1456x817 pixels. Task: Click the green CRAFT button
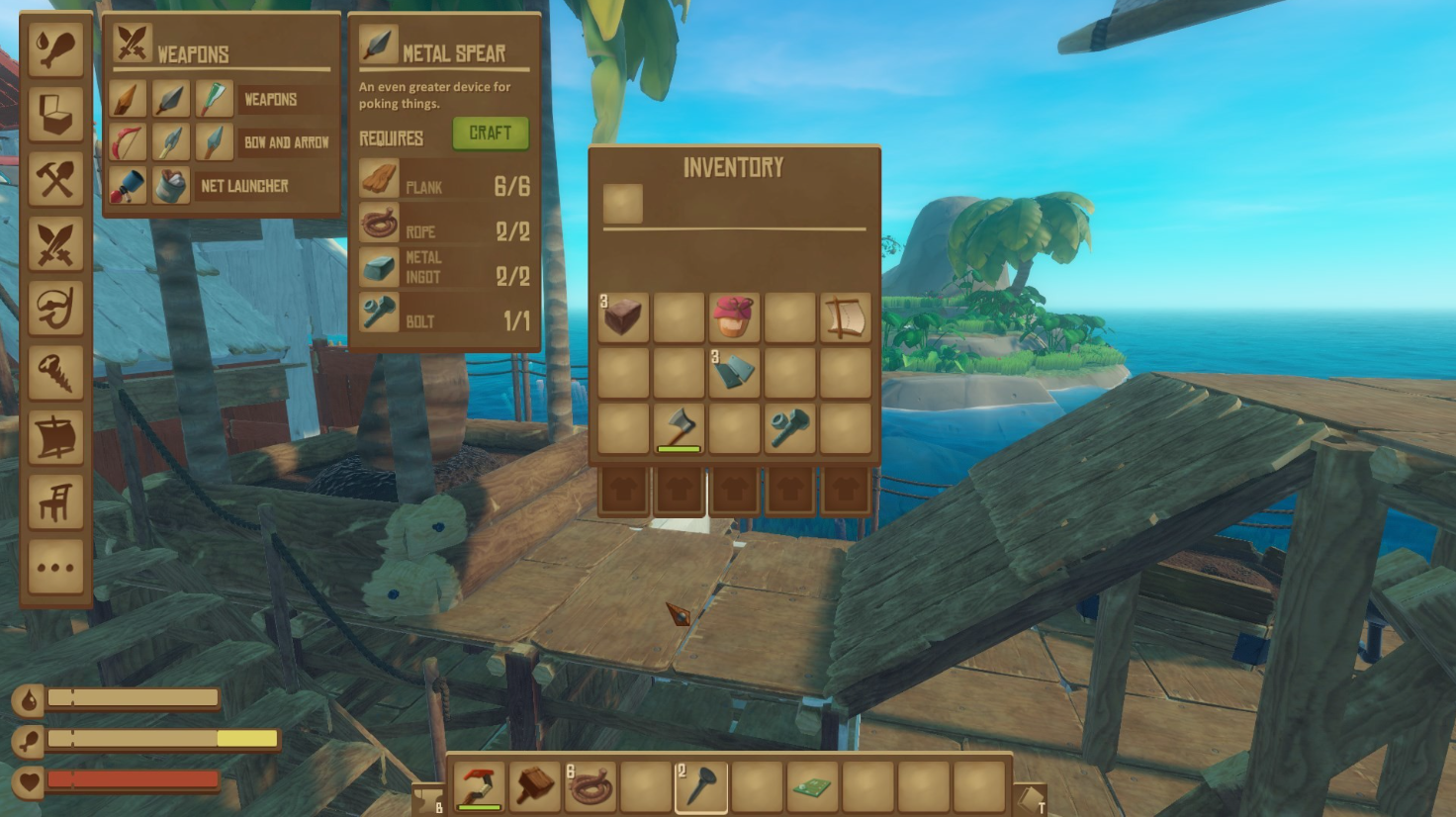[491, 134]
